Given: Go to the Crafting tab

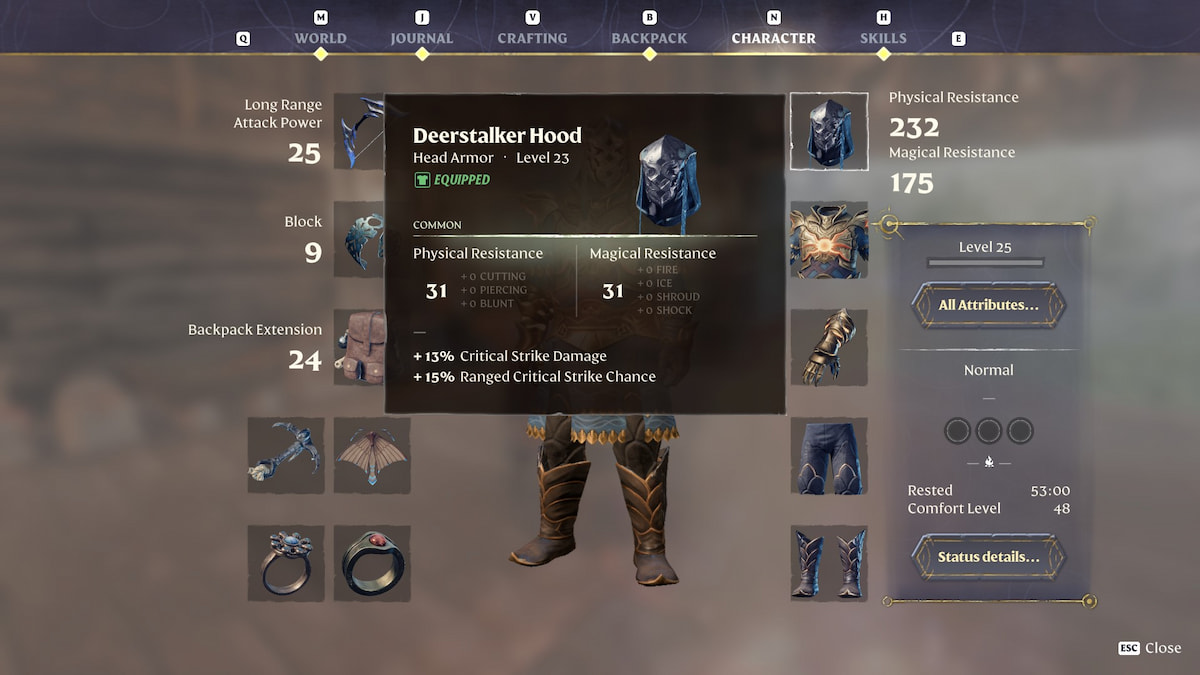Looking at the screenshot, I should coord(532,38).
